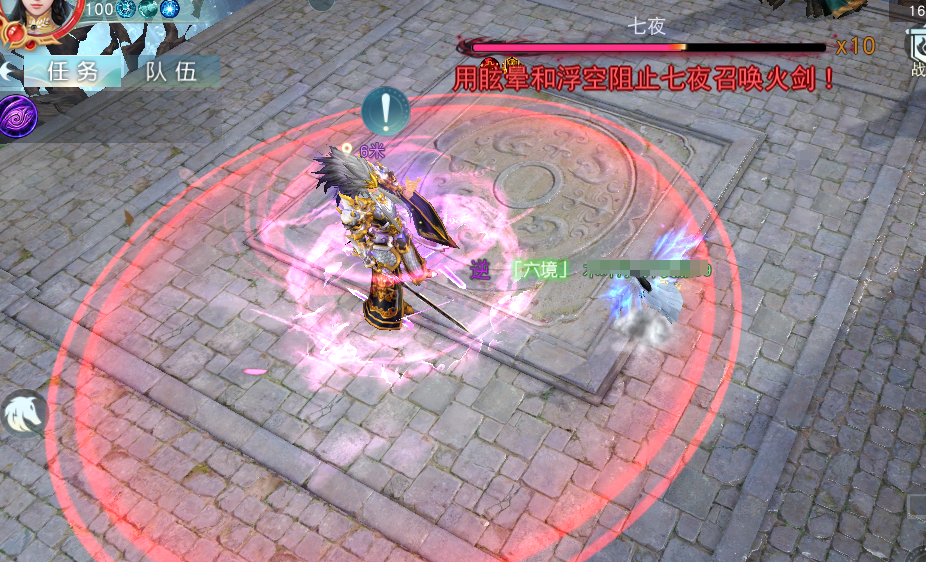Tap the white horse mount icon

pyautogui.click(x=21, y=413)
